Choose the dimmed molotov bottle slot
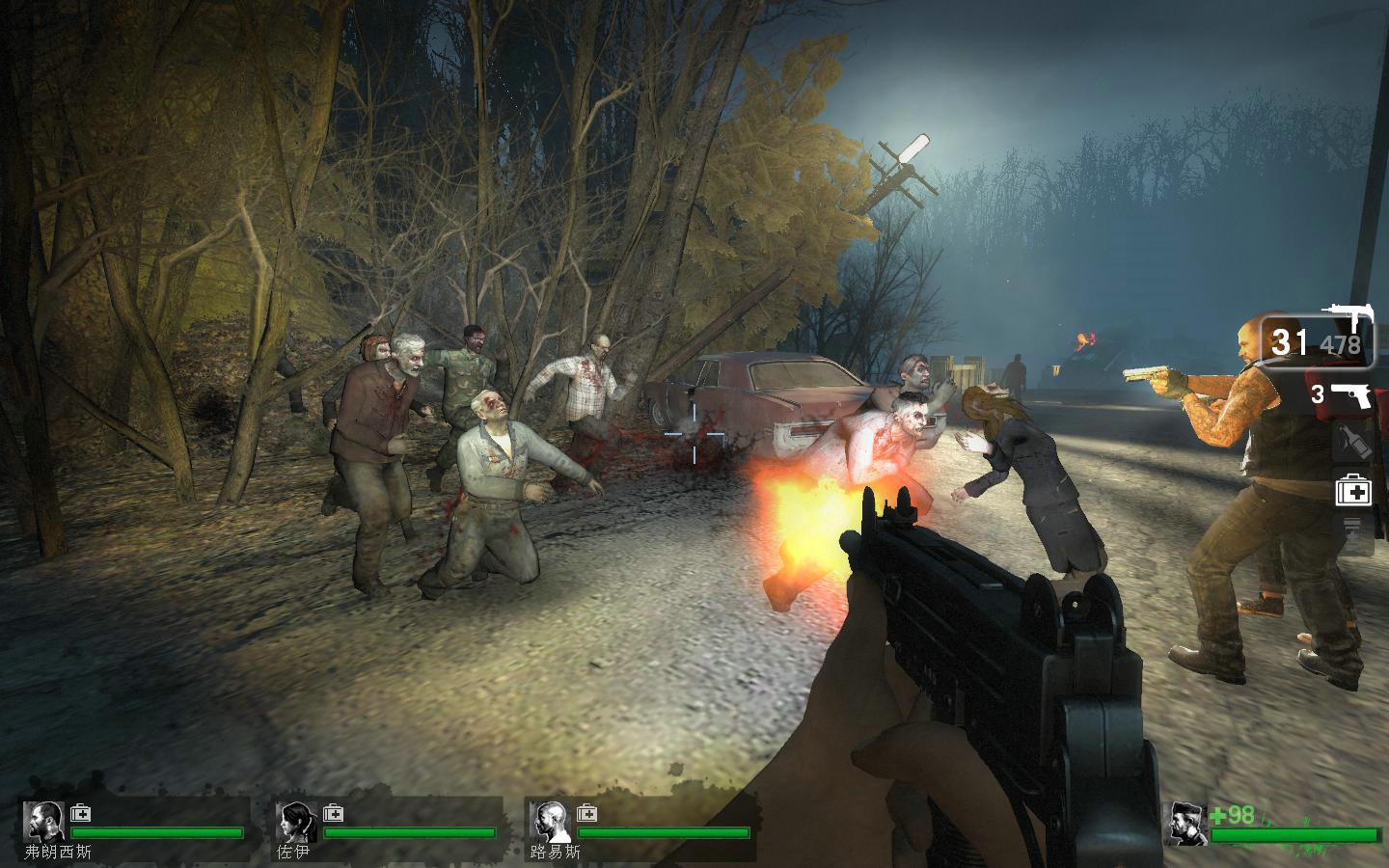This screenshot has height=868, width=1389. coord(1352,443)
